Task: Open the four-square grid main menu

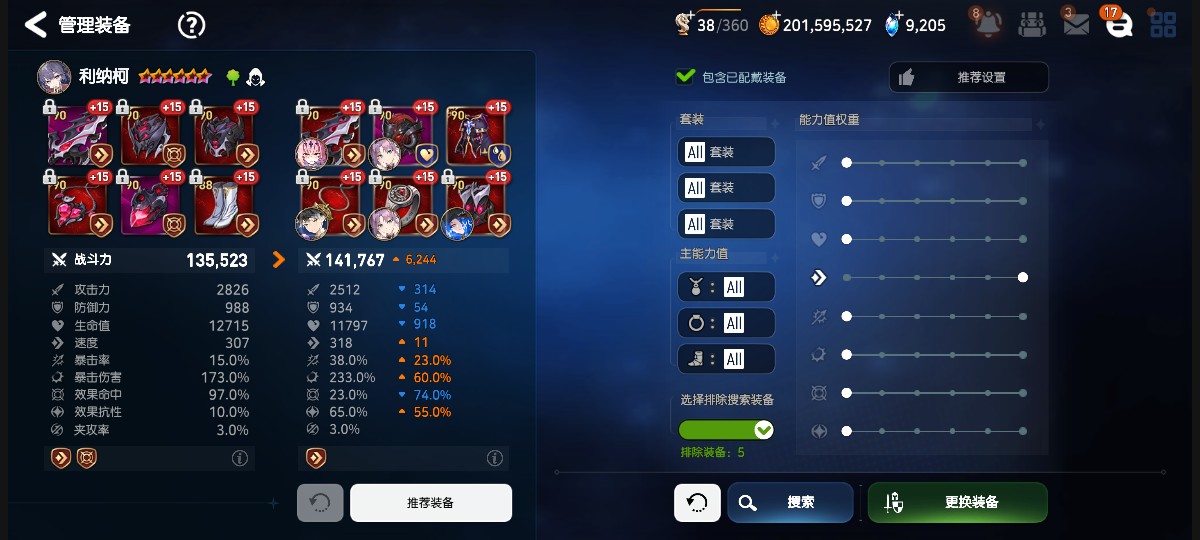Action: (1163, 25)
